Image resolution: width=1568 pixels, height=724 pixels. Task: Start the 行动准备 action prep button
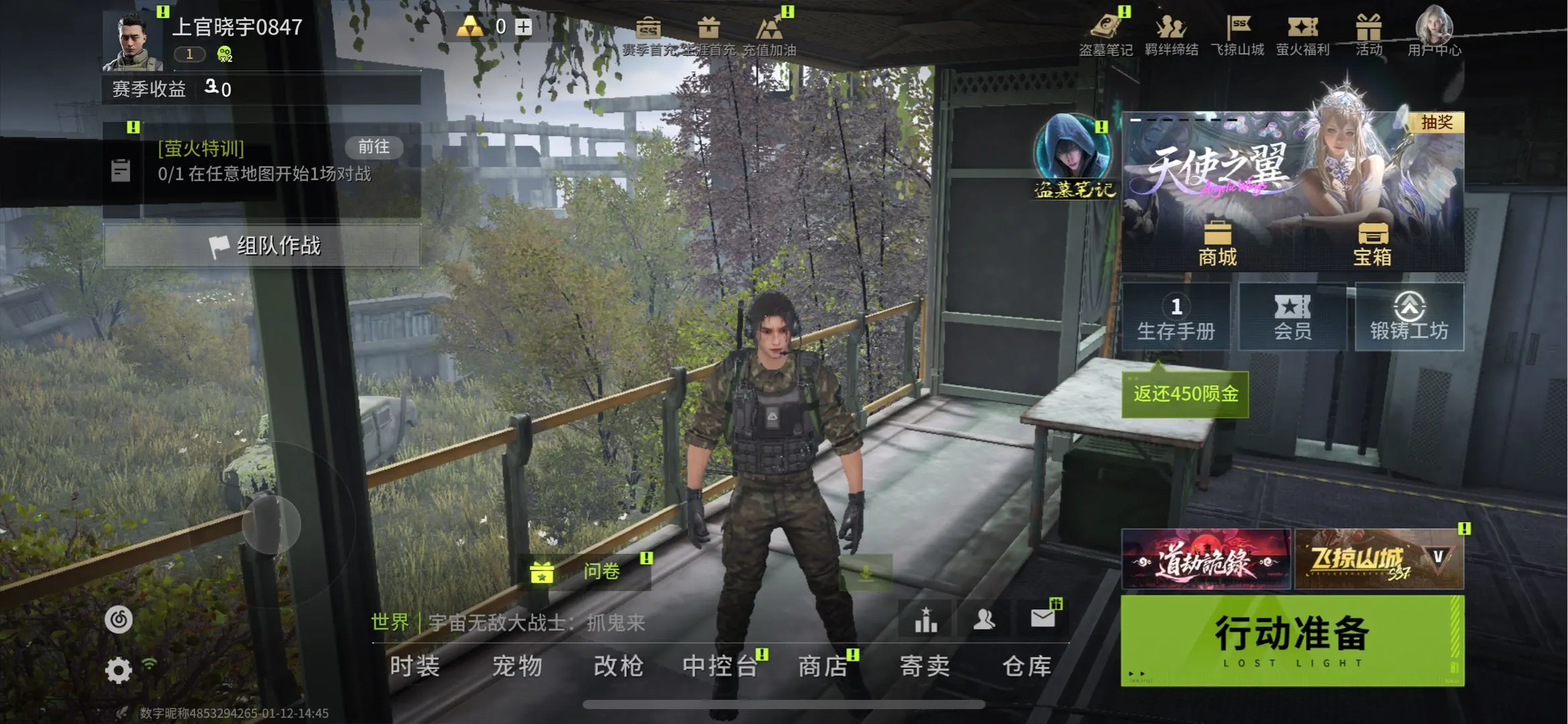(x=1292, y=640)
